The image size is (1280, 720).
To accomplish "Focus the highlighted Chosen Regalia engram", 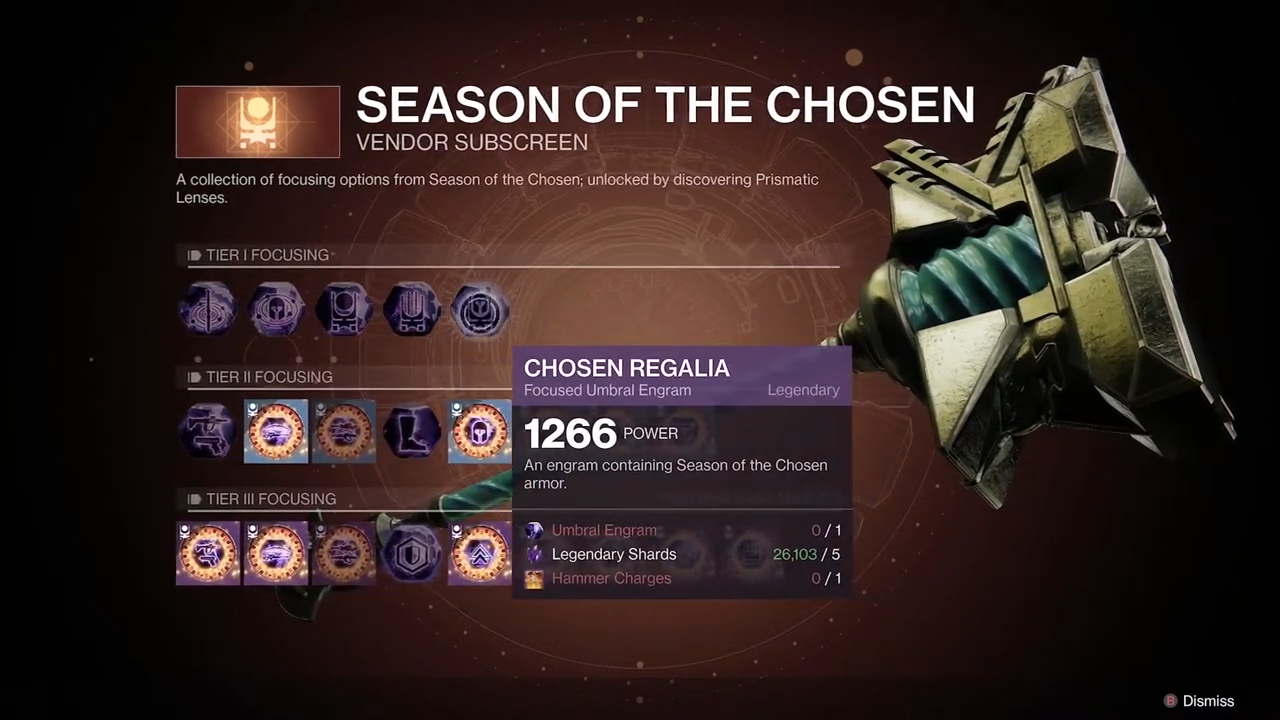I will tap(480, 309).
